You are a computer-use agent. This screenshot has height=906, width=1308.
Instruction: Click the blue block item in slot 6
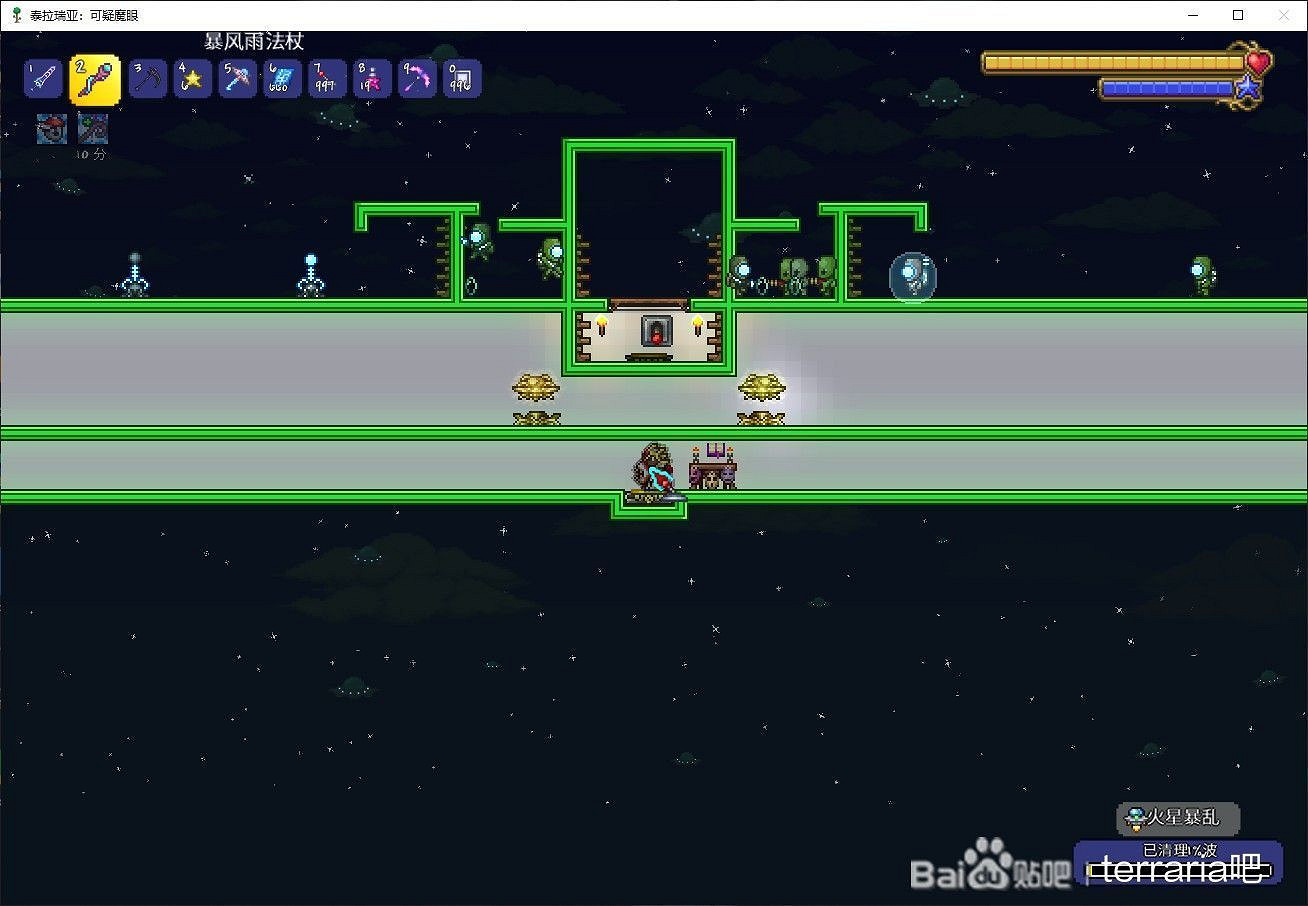[282, 78]
